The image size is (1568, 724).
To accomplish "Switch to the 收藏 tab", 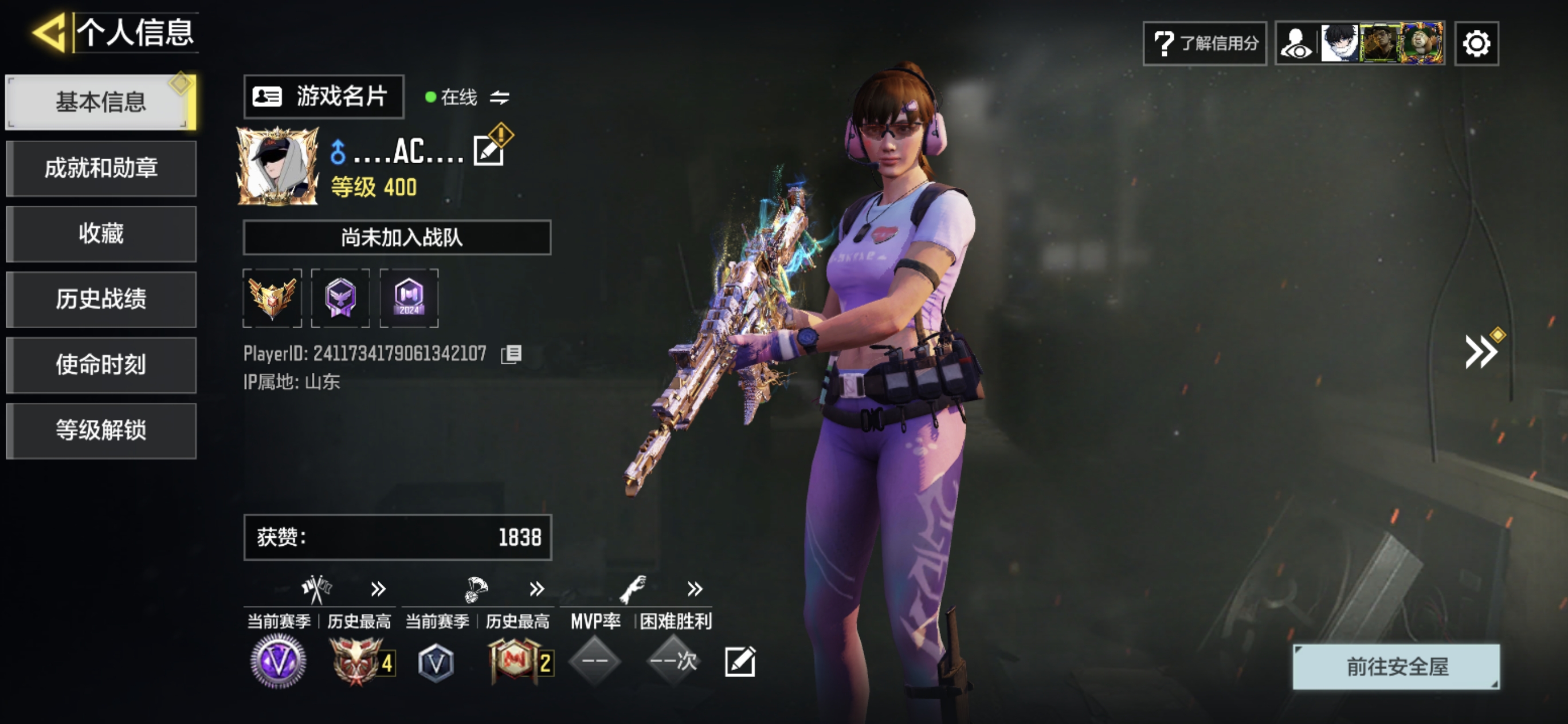I will pos(101,234).
